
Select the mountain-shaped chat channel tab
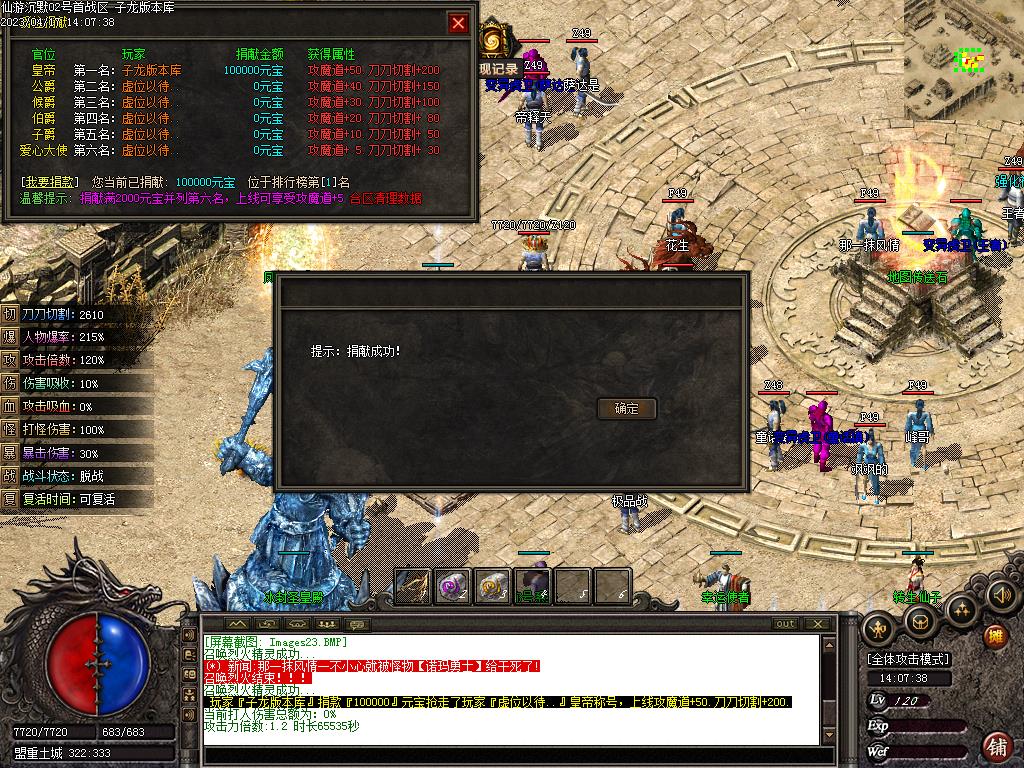237,624
